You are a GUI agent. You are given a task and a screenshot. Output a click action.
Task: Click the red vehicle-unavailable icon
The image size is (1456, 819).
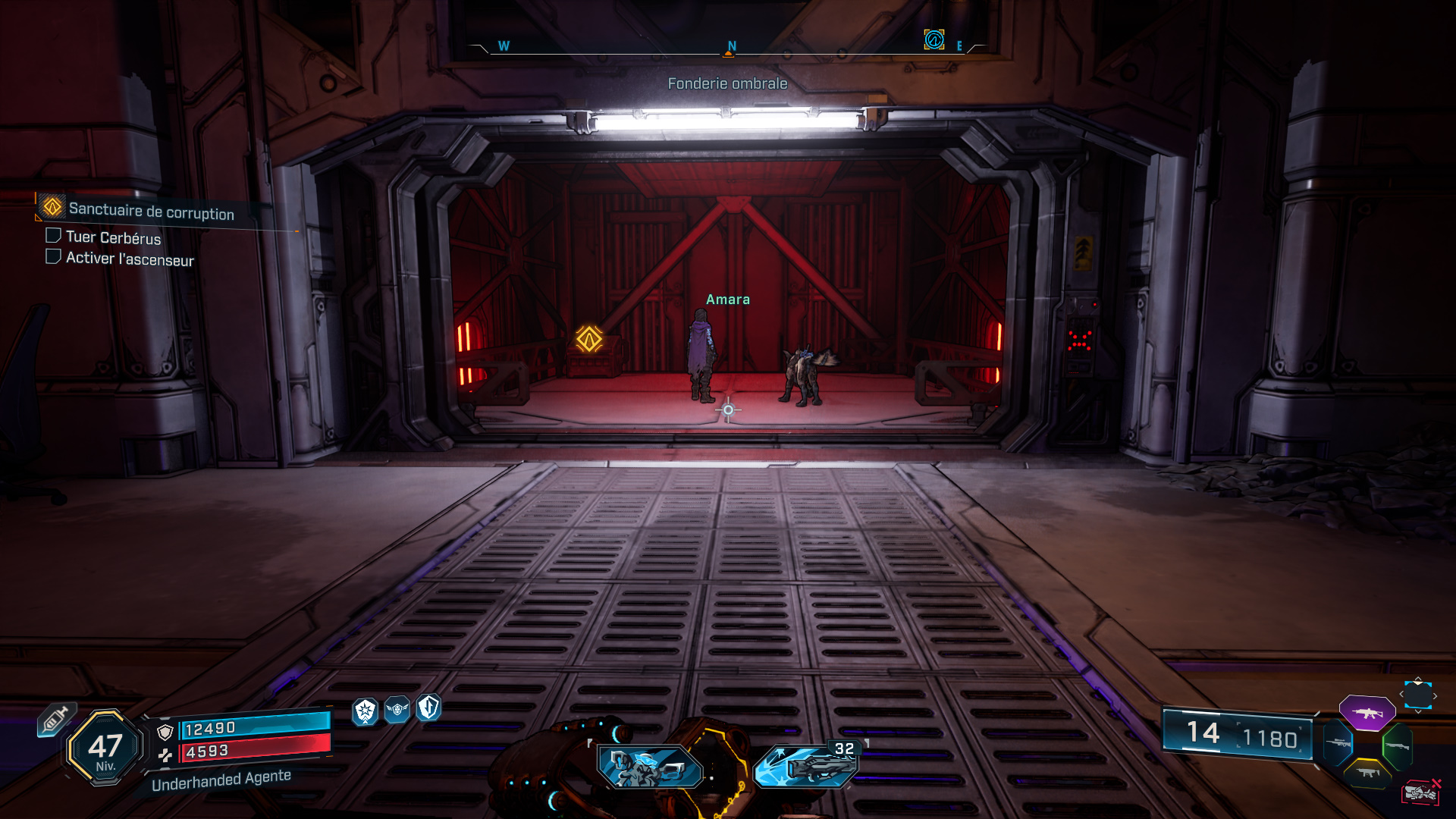coord(1420,792)
